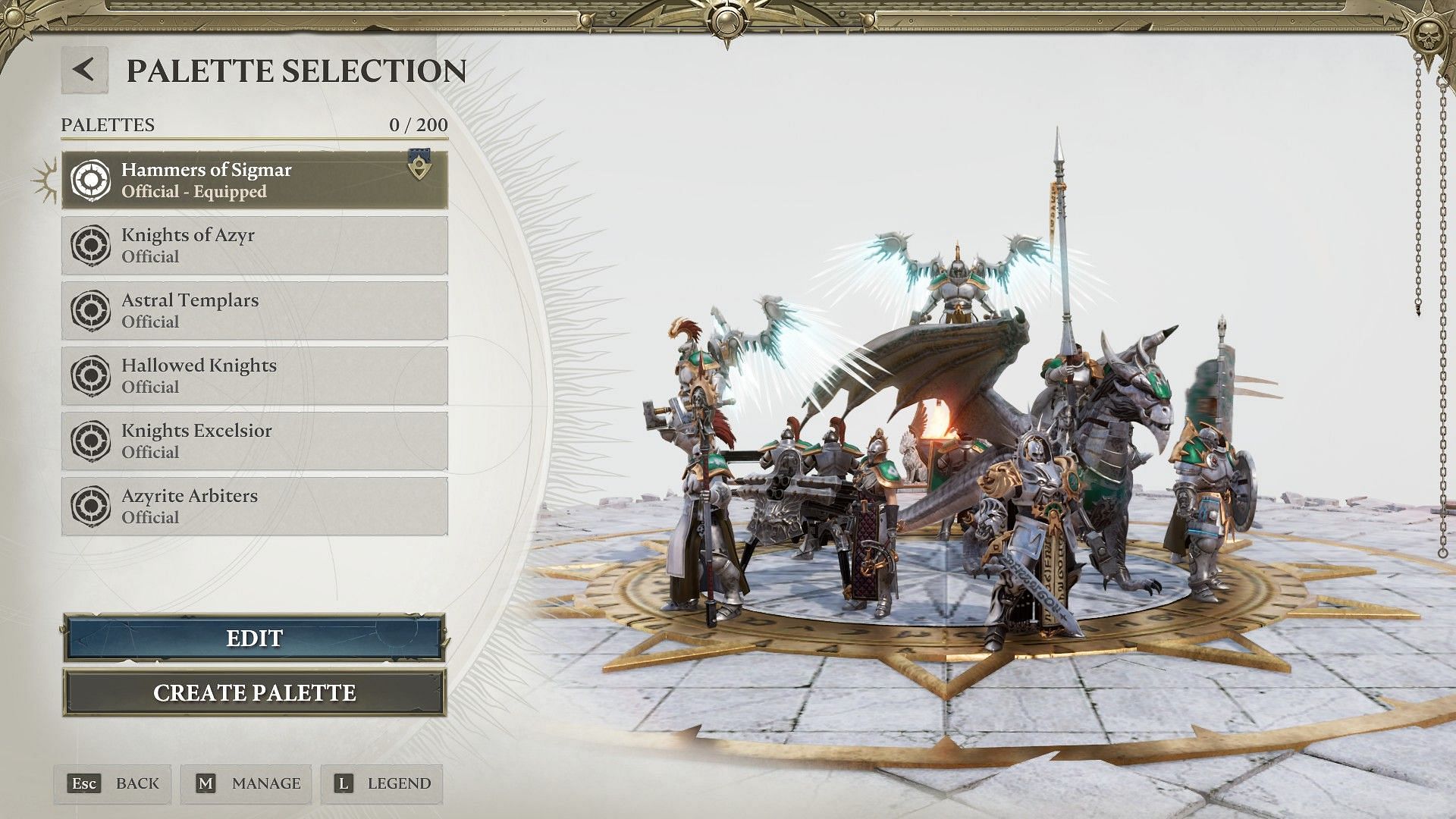Select the Hammers of Sigmar palette

point(255,180)
